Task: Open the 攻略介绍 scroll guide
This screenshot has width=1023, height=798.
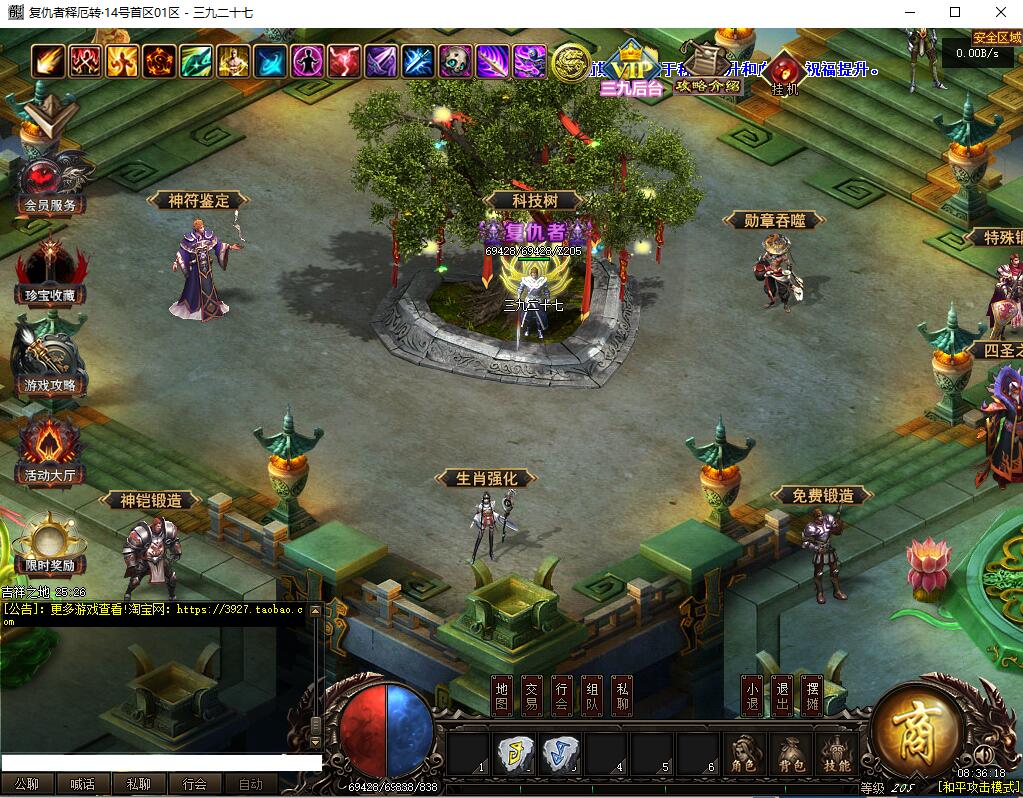Action: click(707, 66)
